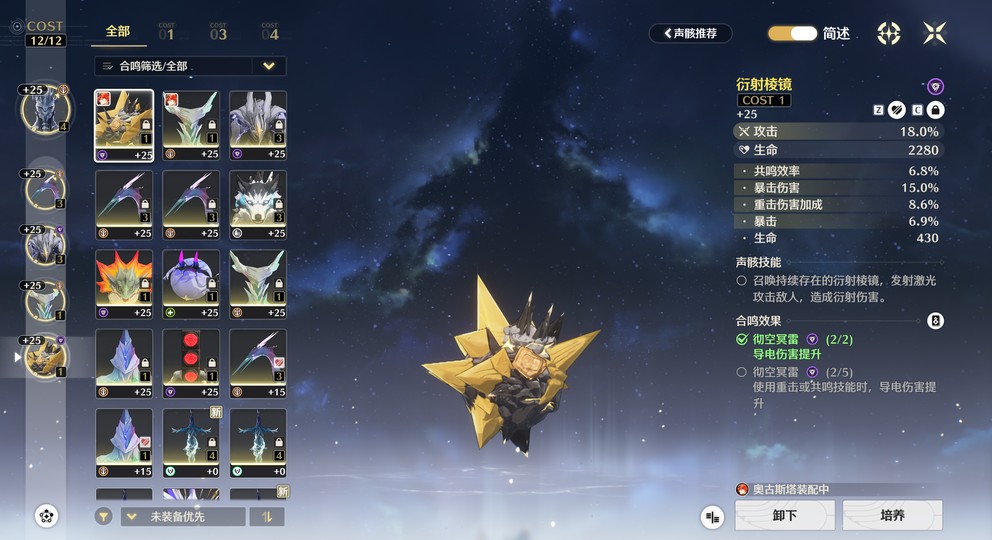Close the echo screen with X
Viewport: 992px width, 540px height.
[935, 33]
